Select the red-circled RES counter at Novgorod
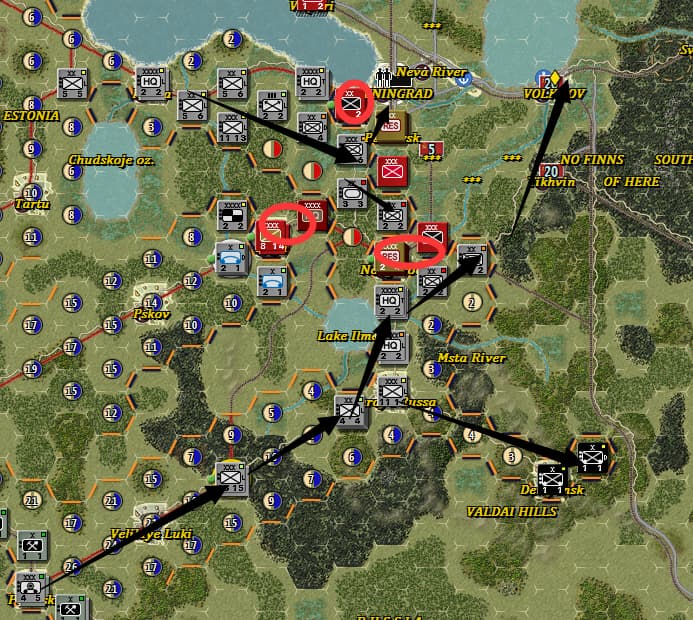The width and height of the screenshot is (693, 620). point(391,255)
